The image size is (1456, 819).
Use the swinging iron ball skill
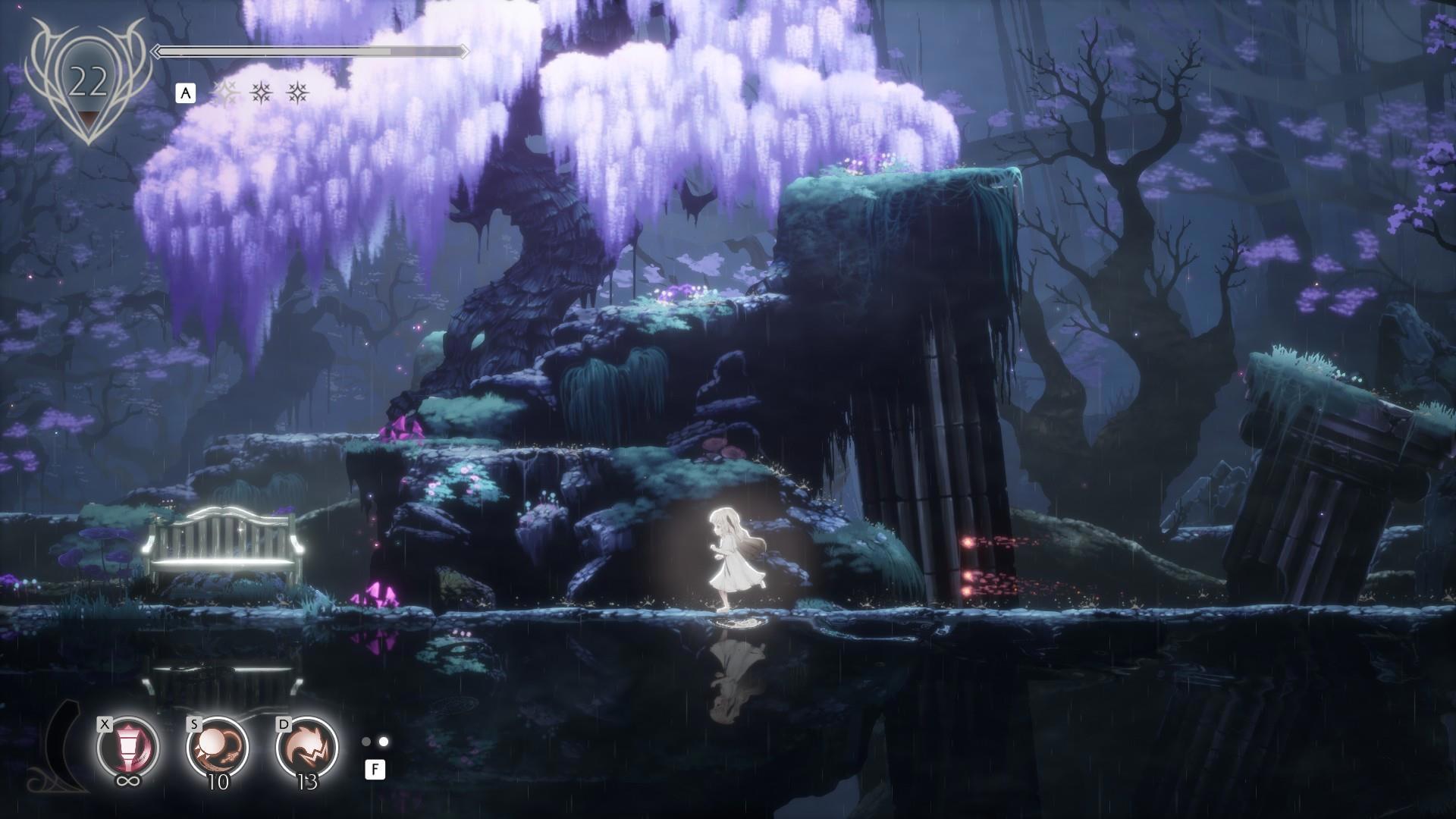click(x=217, y=747)
